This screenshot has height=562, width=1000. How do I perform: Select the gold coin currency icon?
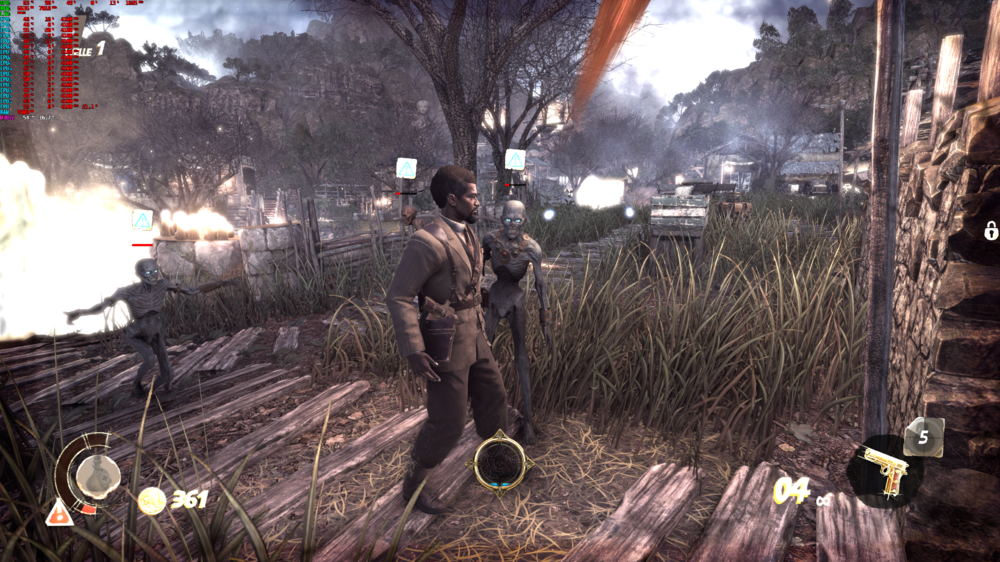(x=151, y=500)
